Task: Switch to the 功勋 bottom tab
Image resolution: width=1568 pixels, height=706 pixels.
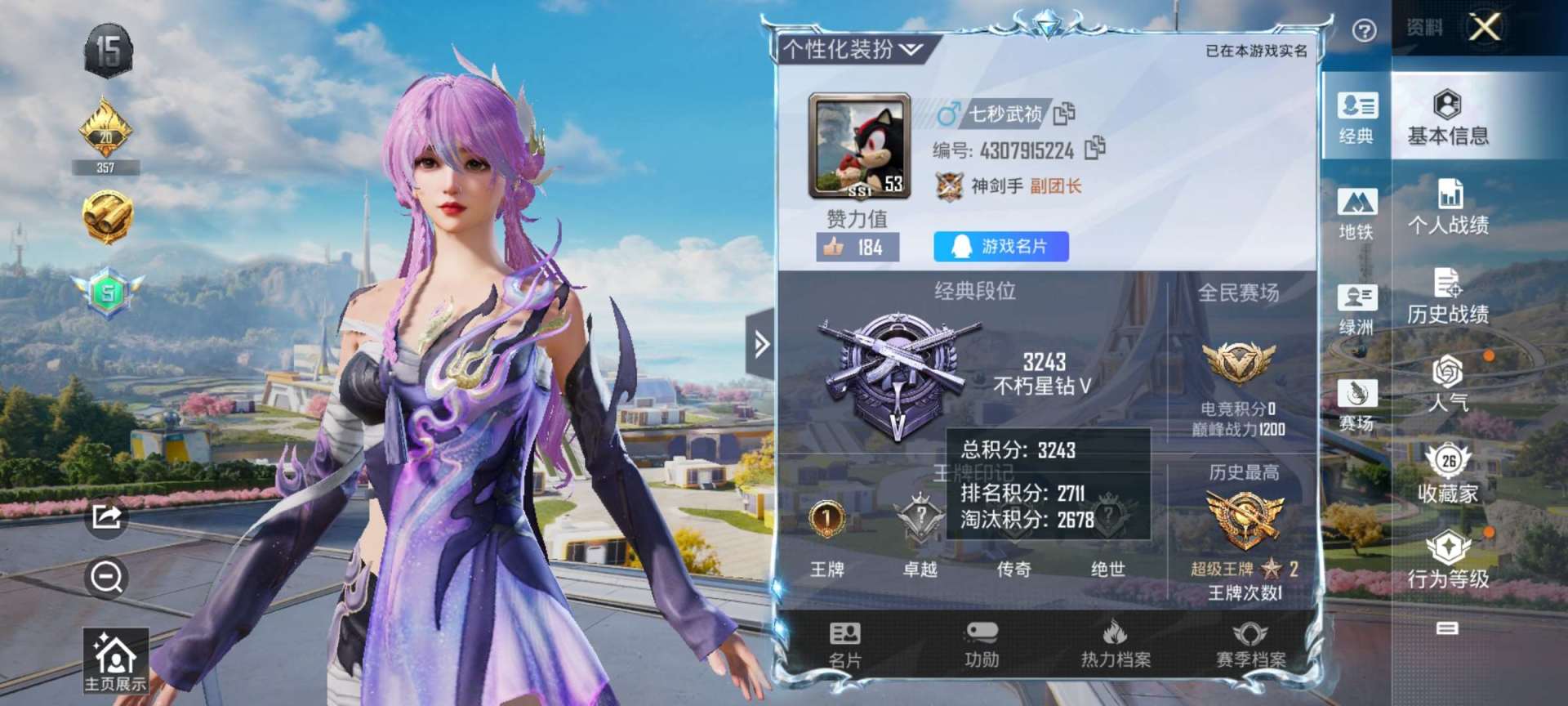Action: coord(981,645)
